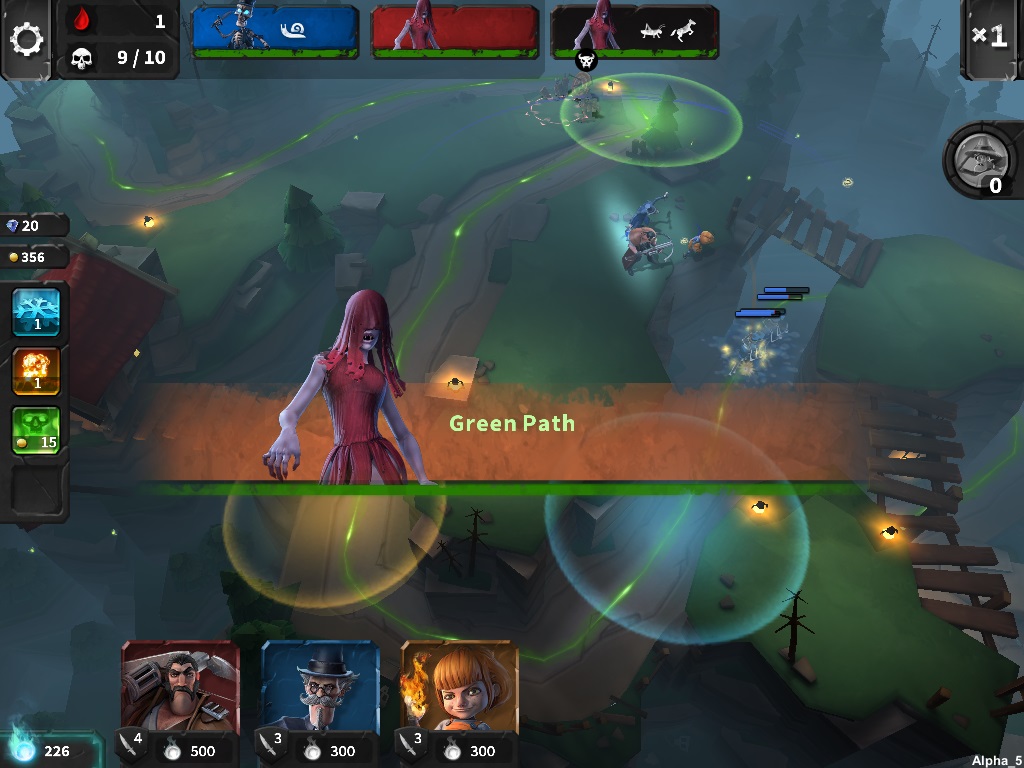This screenshot has width=1024, height=768.
Task: Choose the bearded crossbow hero card
Action: [180, 689]
